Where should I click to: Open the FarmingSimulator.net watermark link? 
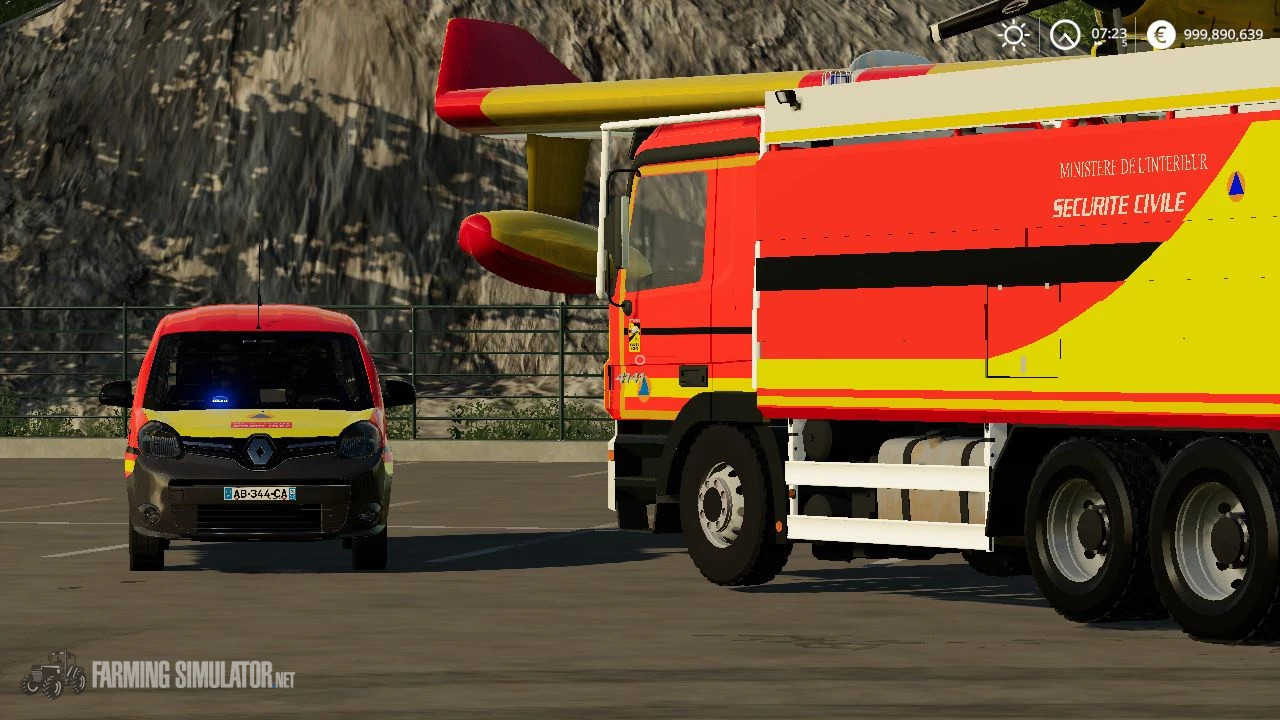(195, 675)
